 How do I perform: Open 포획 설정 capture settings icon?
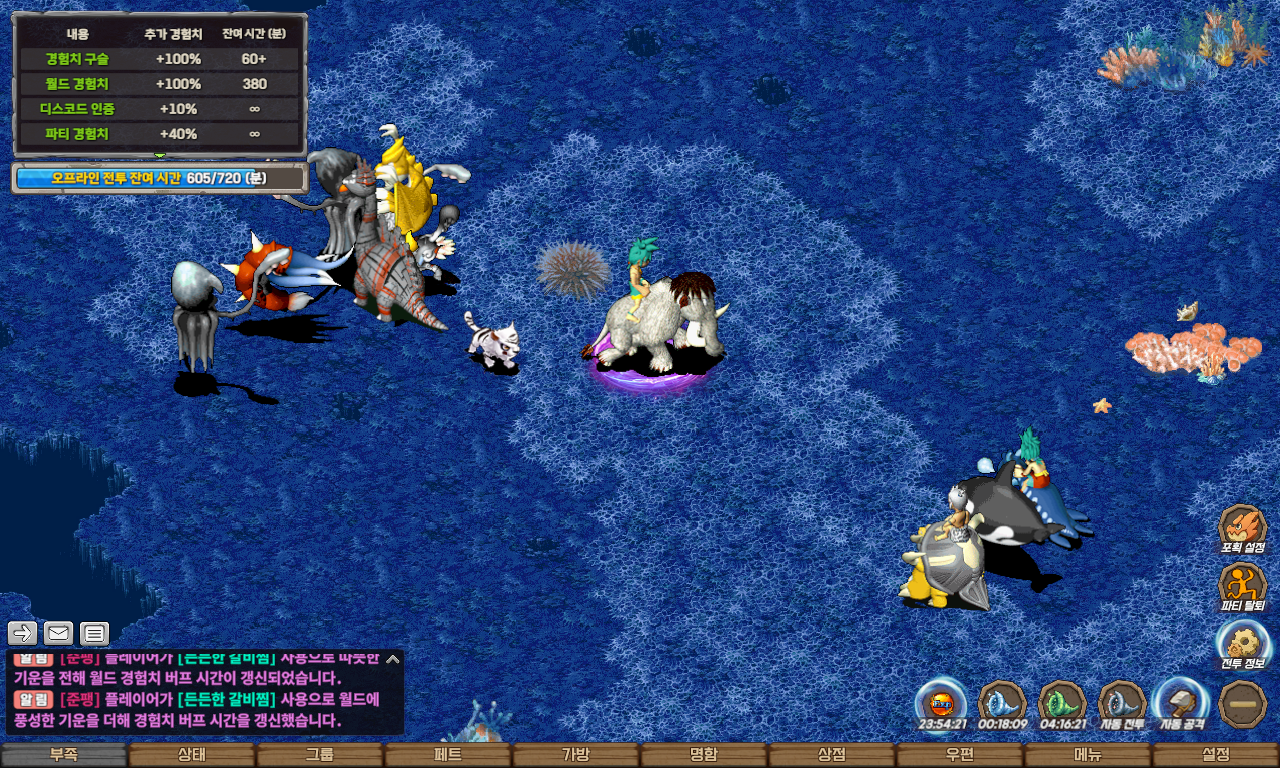[1243, 528]
